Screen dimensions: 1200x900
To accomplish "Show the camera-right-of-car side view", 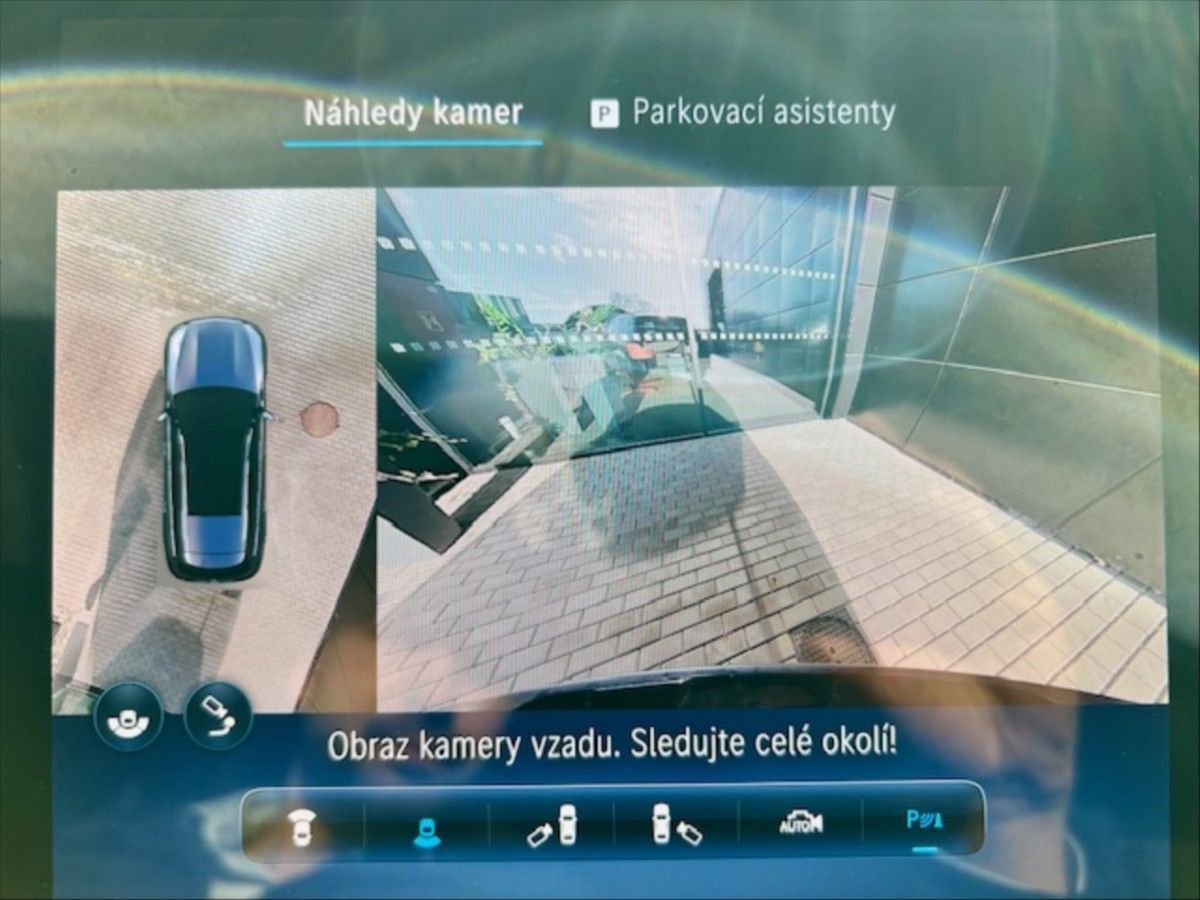I will pyautogui.click(x=677, y=825).
